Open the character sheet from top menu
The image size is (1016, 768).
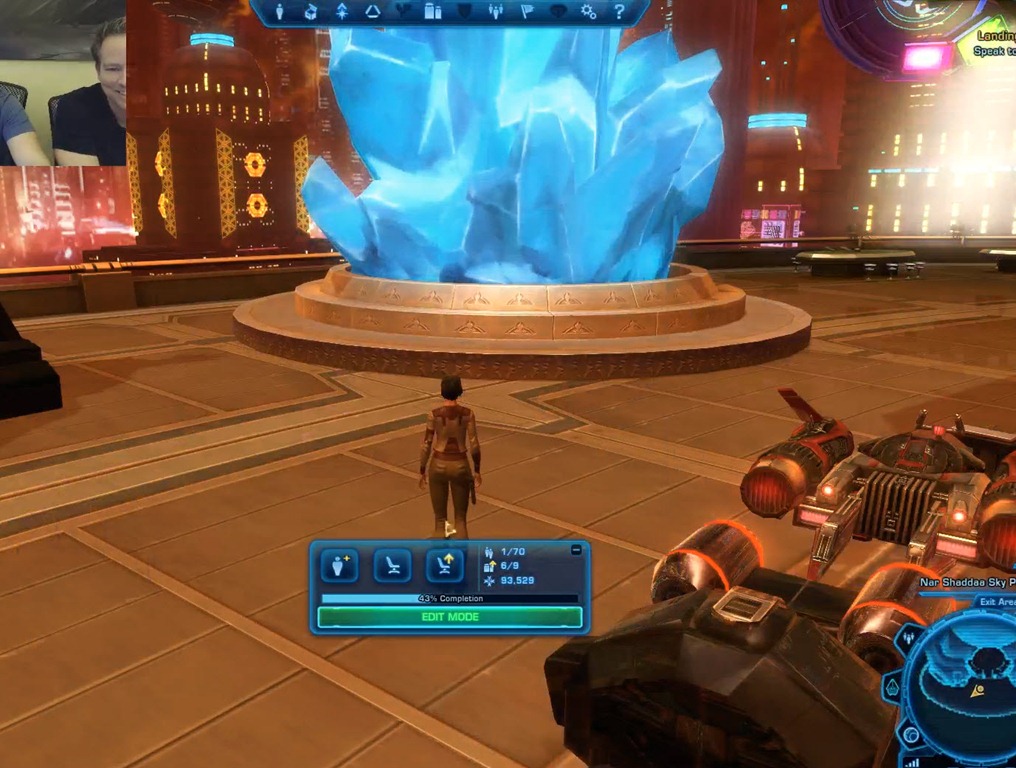click(279, 12)
